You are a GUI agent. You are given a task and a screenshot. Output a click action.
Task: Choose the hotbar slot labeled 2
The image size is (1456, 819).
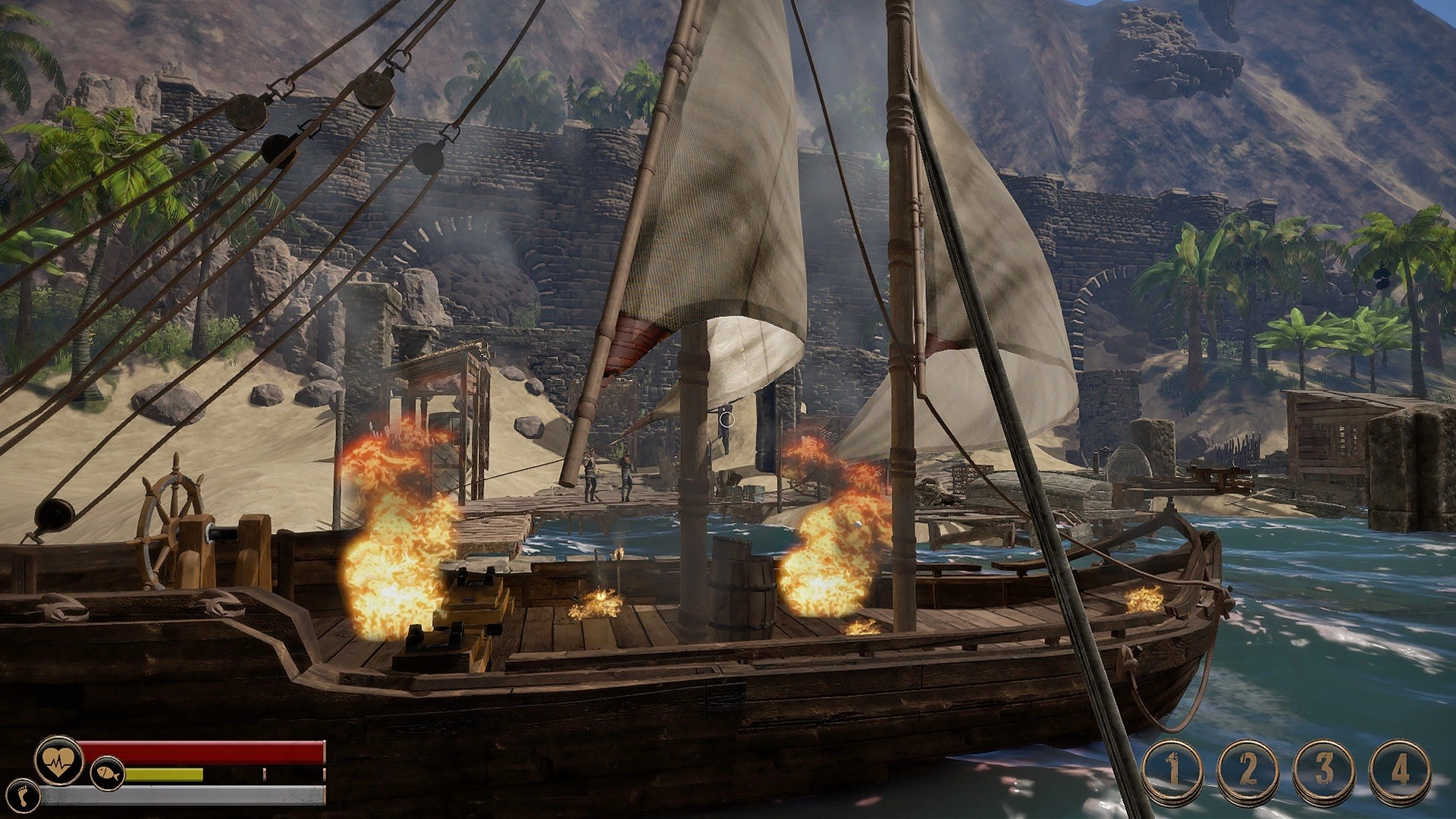1247,771
